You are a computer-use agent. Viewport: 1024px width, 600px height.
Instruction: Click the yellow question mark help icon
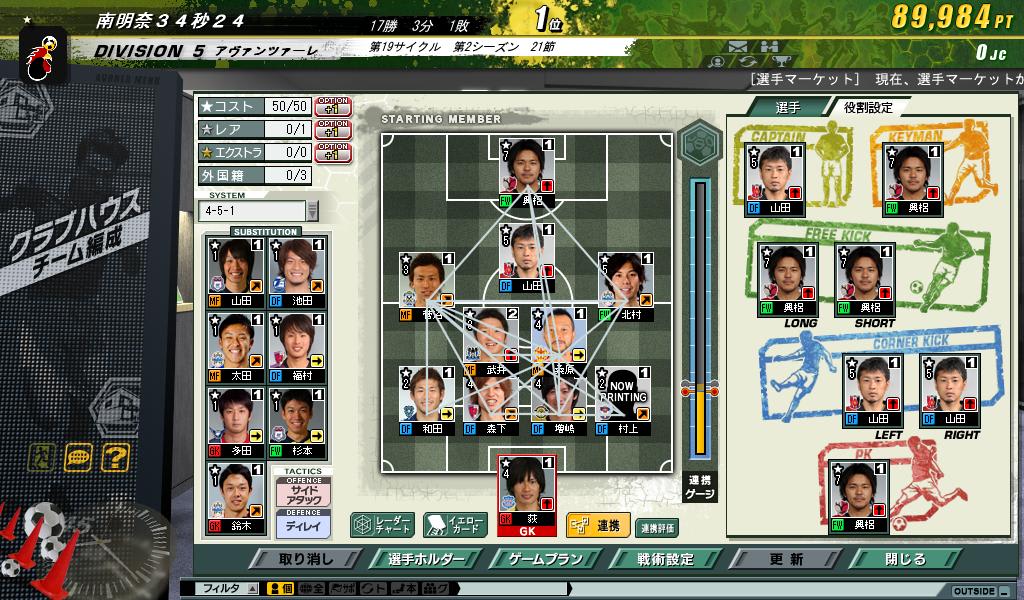click(115, 457)
